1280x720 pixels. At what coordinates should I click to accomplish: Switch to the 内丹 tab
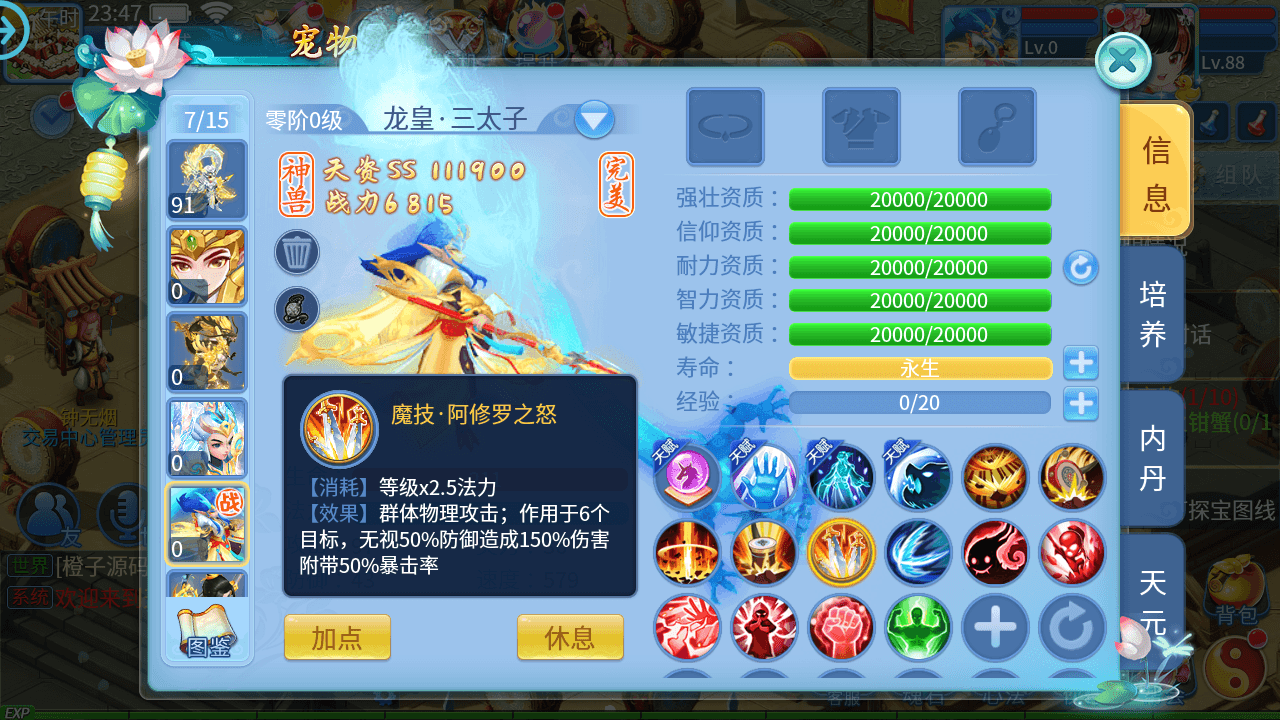tap(1151, 460)
